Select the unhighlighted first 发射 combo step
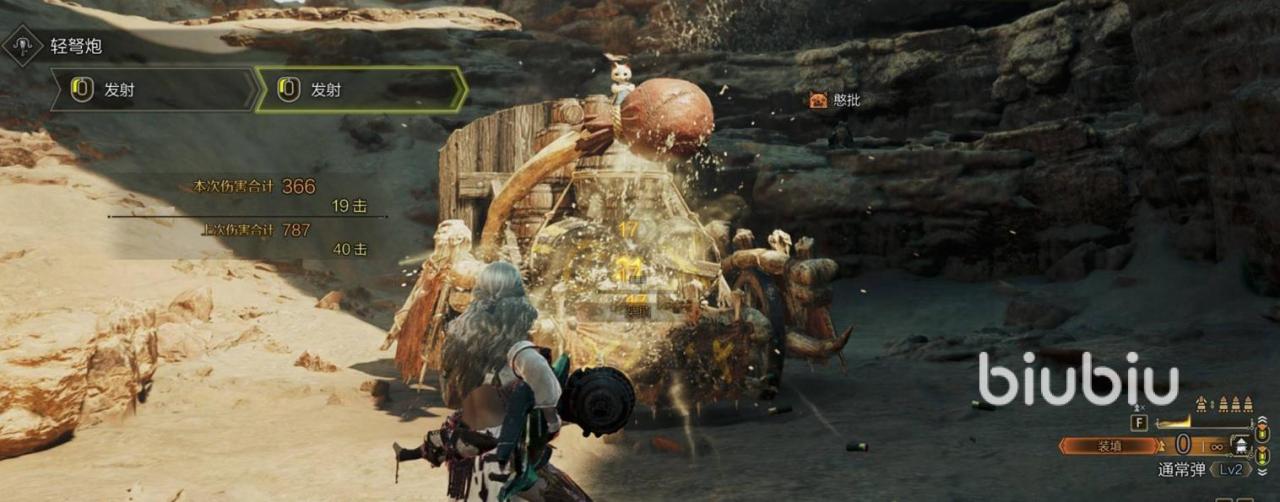The image size is (1280, 502). pyautogui.click(x=155, y=90)
